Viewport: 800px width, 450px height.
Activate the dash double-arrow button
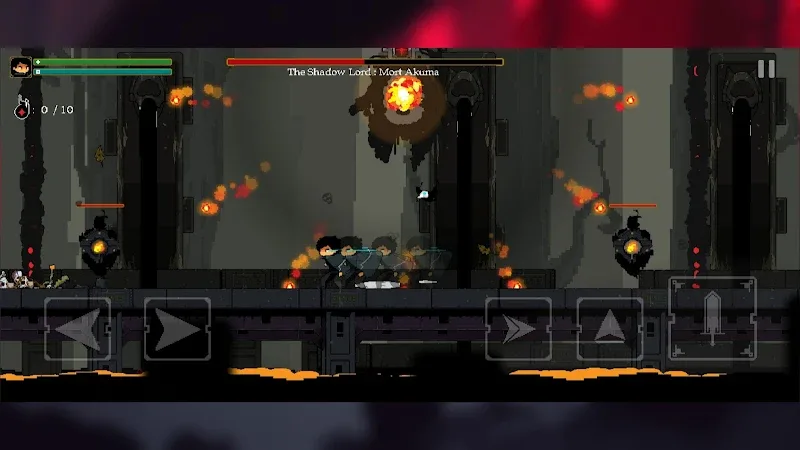[518, 329]
